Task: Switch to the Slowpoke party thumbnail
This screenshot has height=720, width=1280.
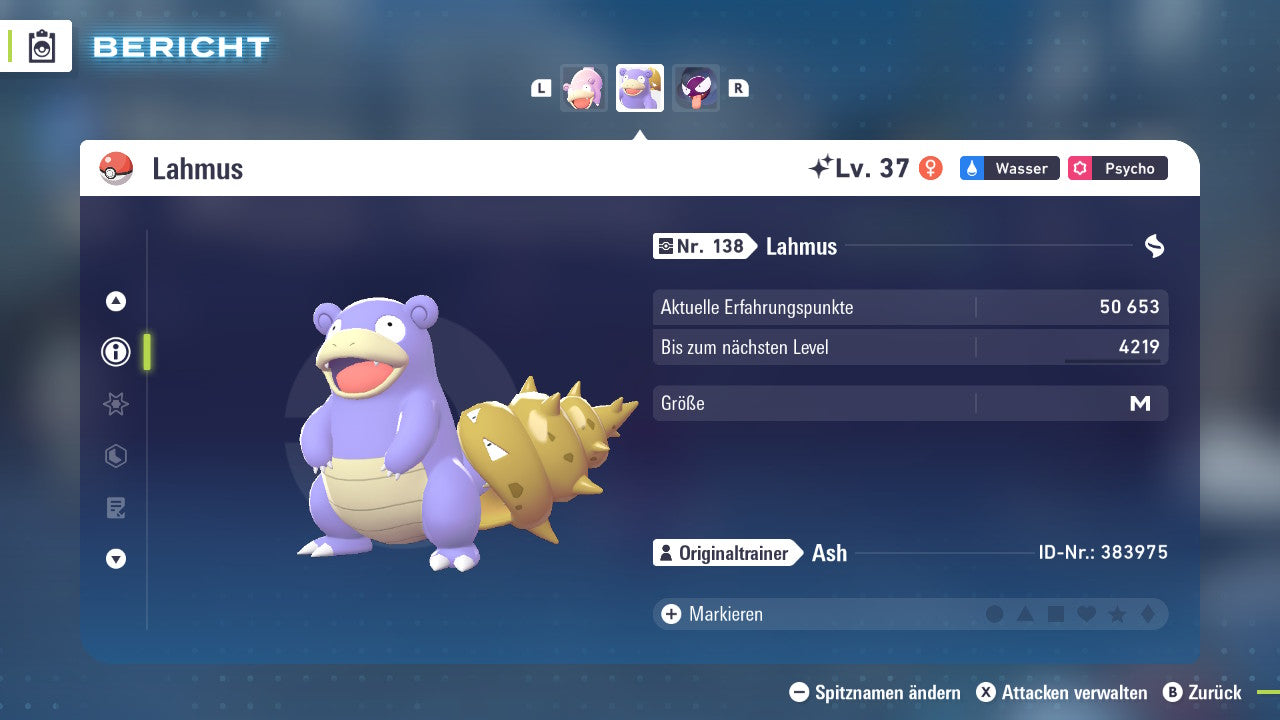Action: [584, 87]
